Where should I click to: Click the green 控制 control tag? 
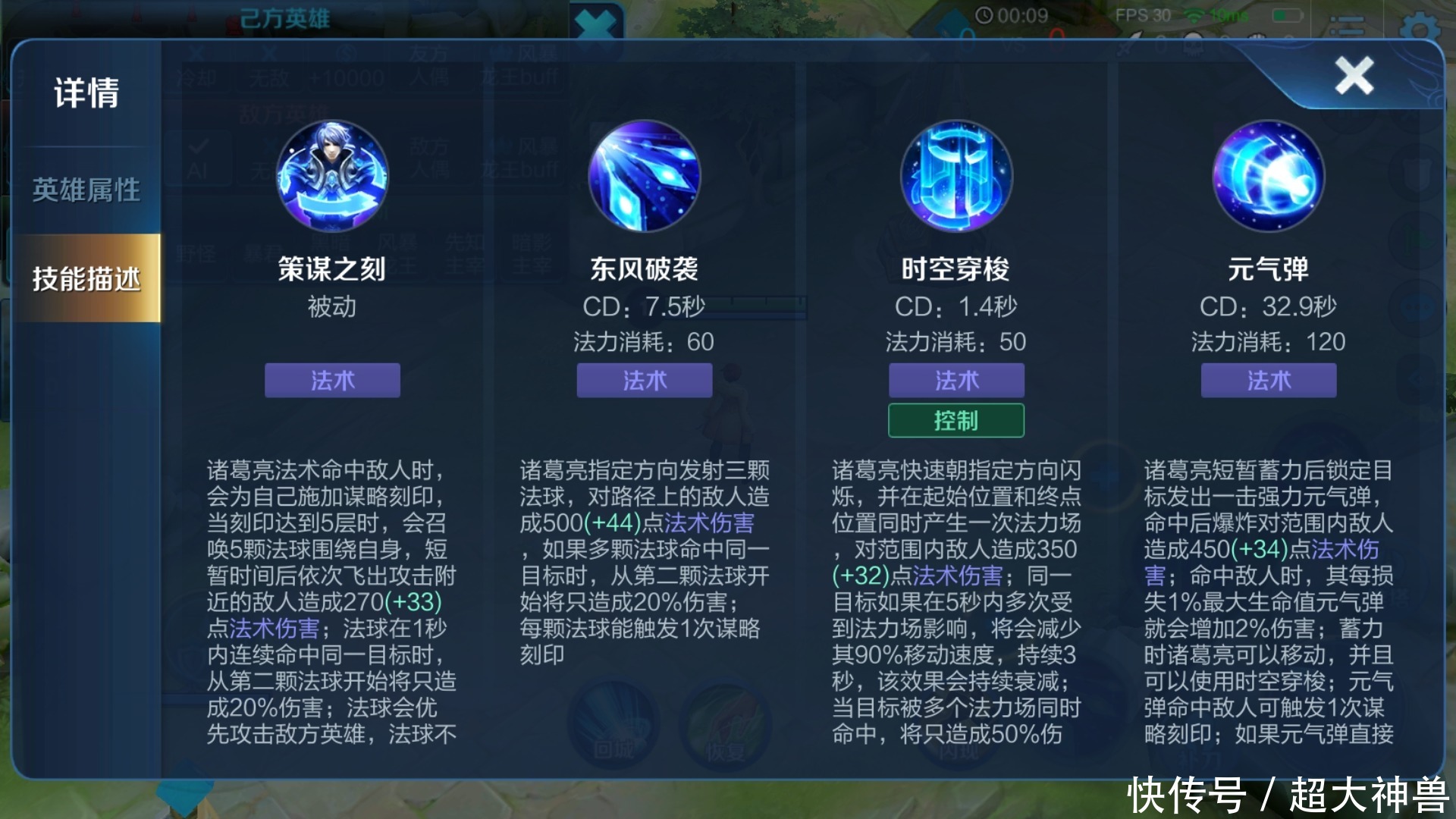tap(955, 419)
